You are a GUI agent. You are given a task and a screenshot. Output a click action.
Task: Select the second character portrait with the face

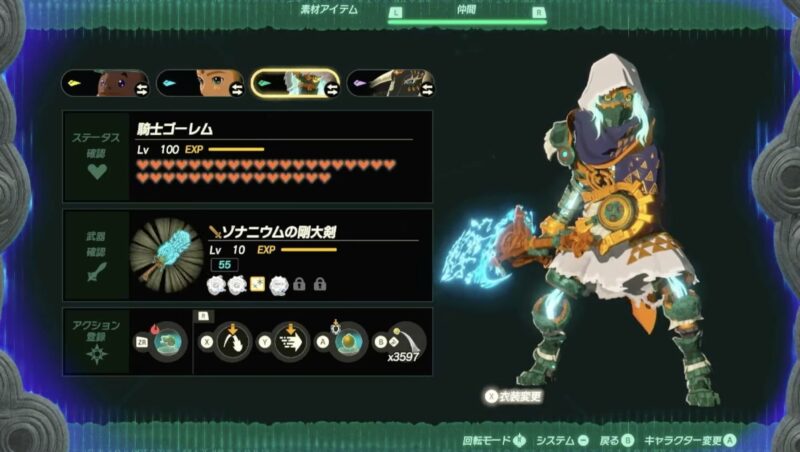tap(200, 83)
